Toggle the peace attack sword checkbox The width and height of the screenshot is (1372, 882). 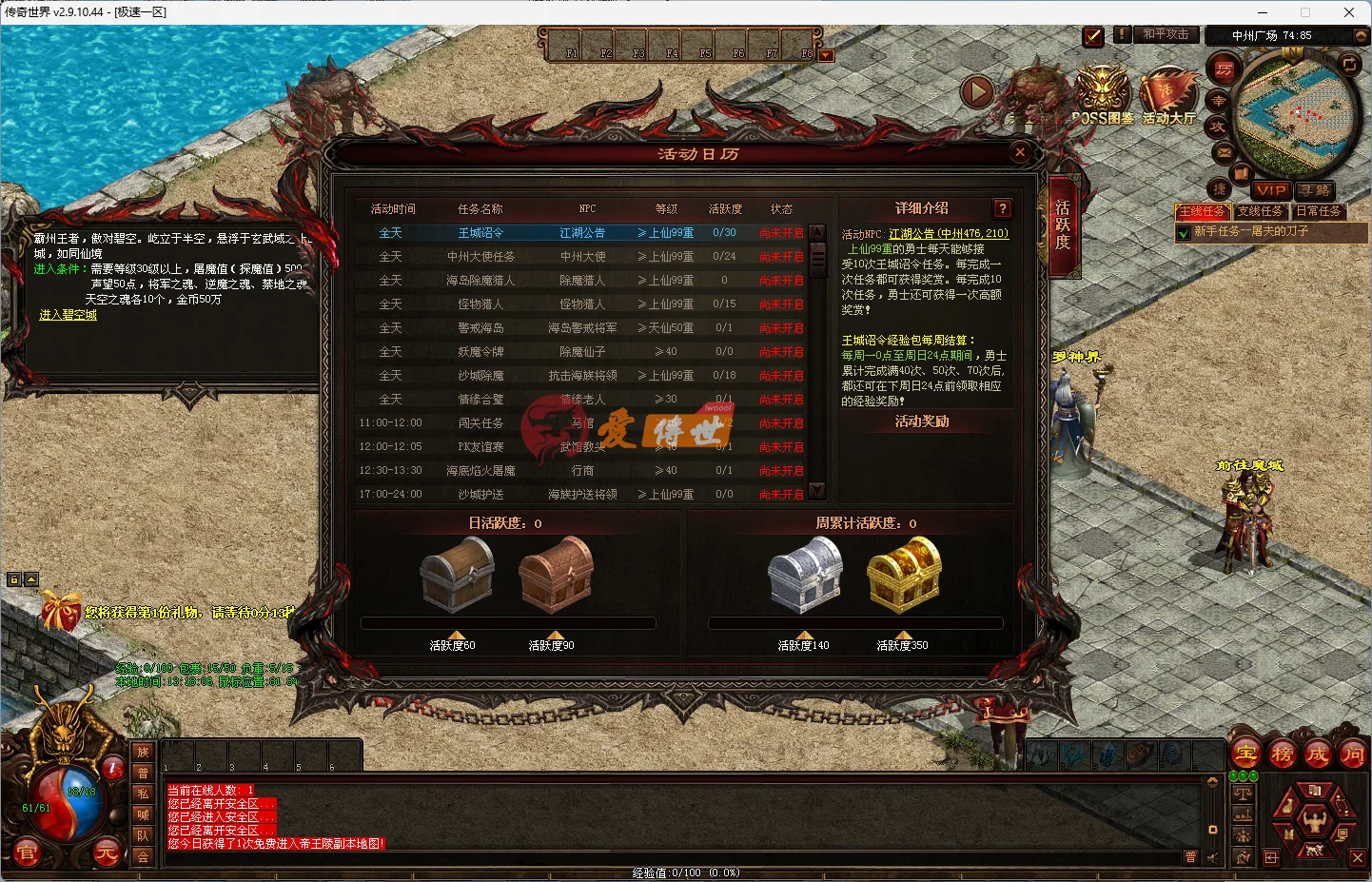click(1092, 37)
